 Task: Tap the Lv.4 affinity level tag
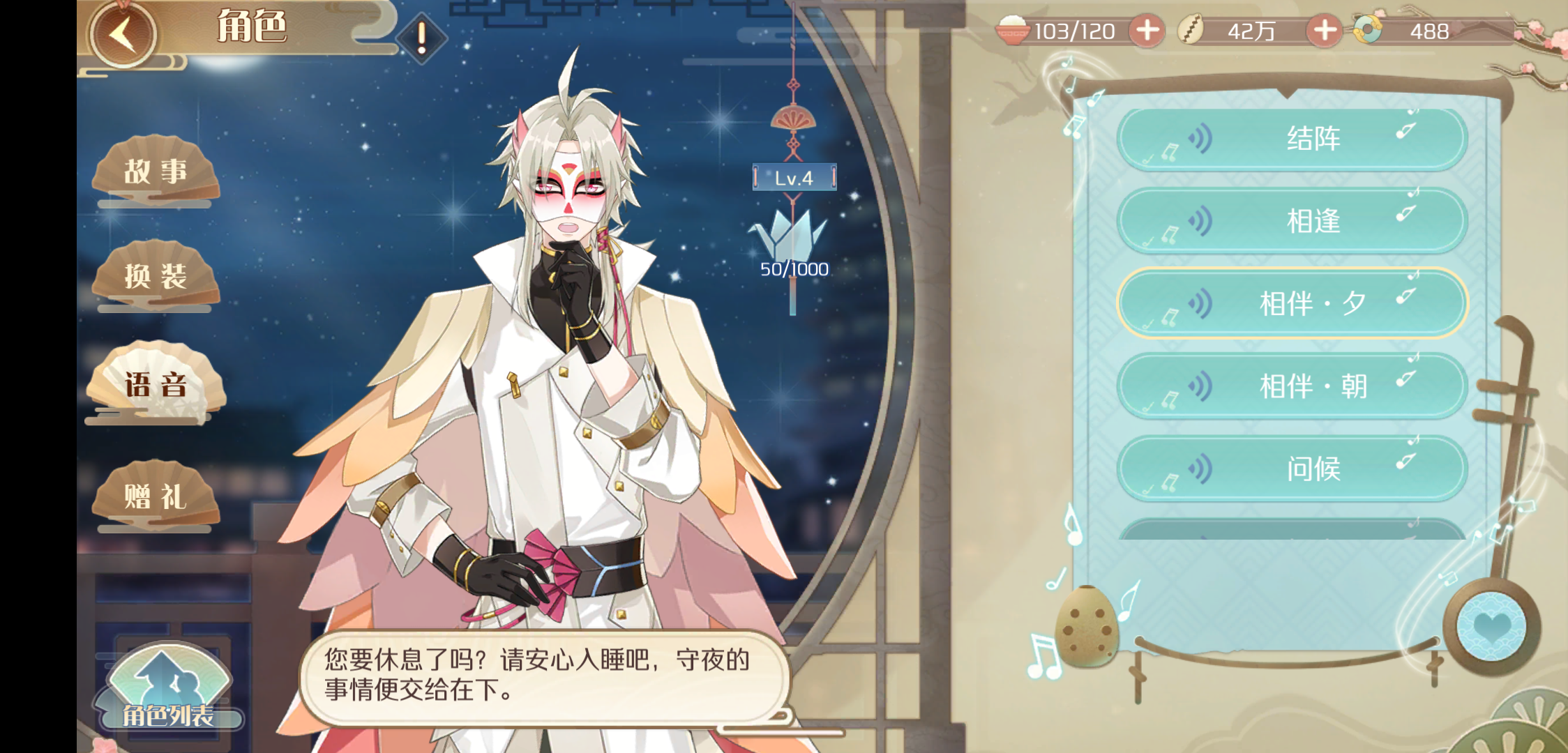tap(794, 178)
